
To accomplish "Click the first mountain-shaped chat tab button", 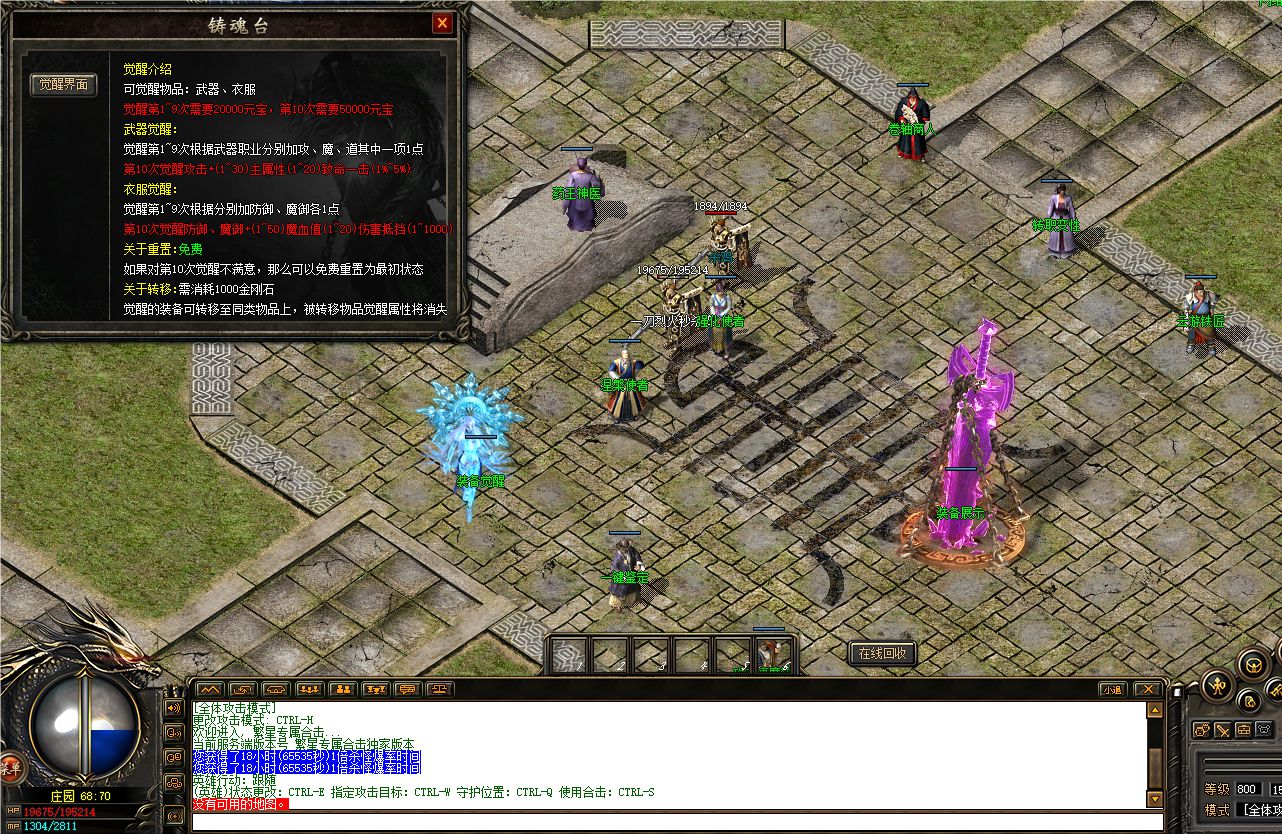I will (209, 689).
